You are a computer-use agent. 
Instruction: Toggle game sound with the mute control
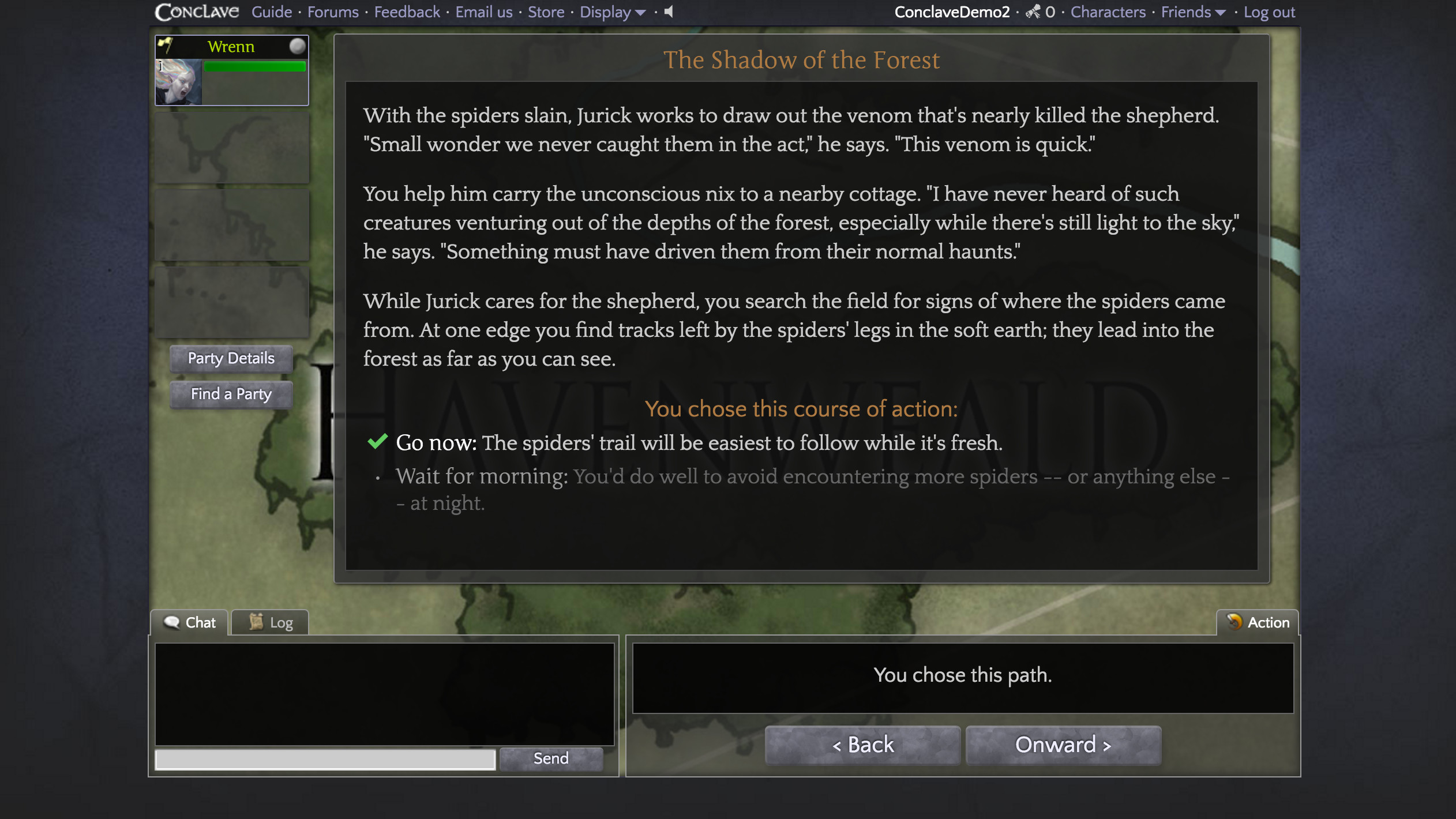point(667,12)
